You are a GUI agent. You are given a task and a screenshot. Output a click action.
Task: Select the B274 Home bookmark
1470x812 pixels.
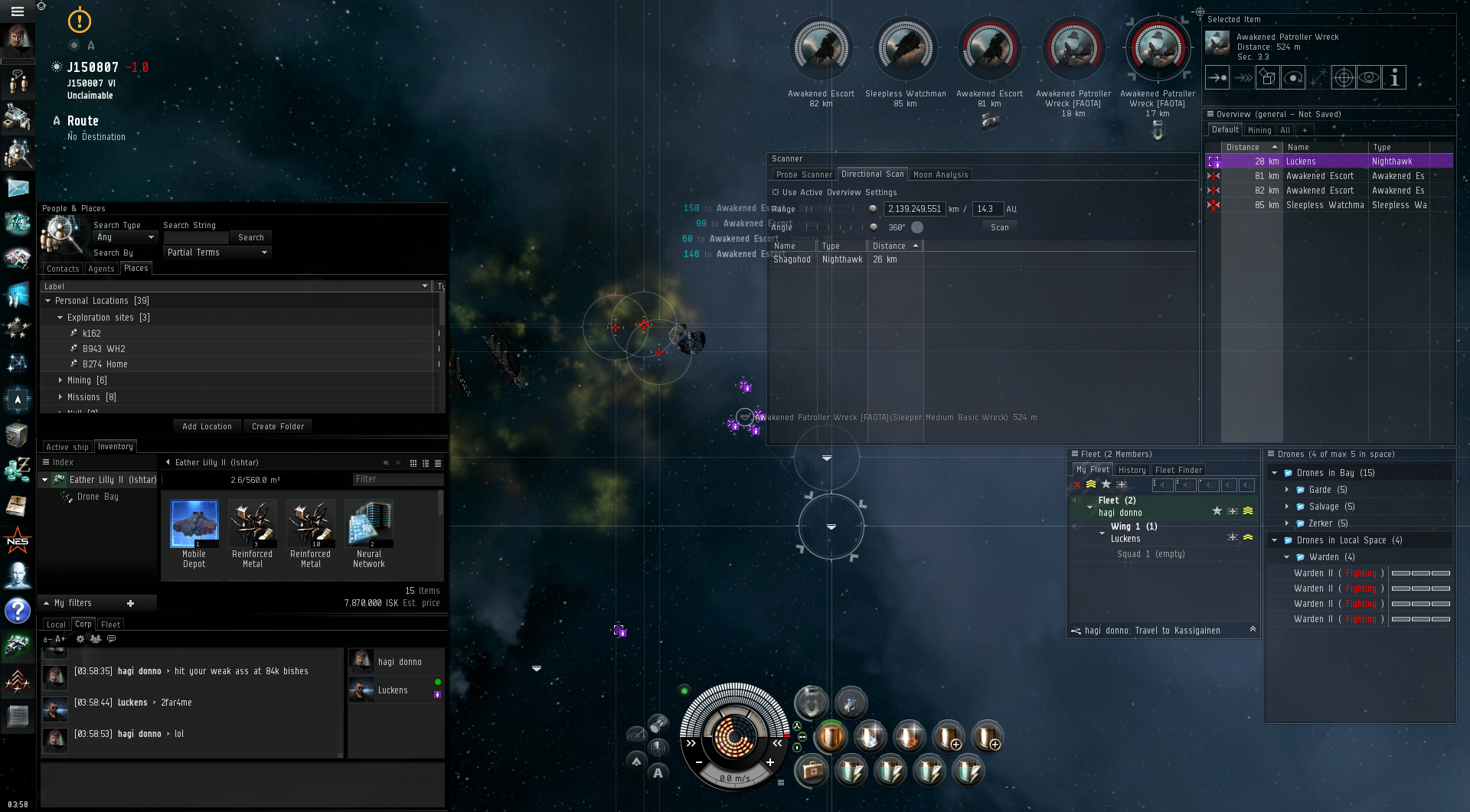pyautogui.click(x=105, y=364)
